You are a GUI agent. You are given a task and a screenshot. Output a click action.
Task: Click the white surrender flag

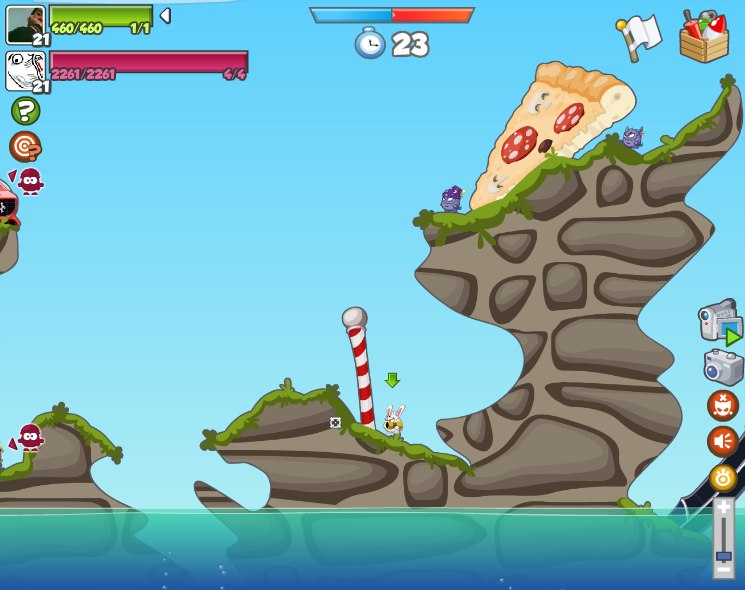640,35
